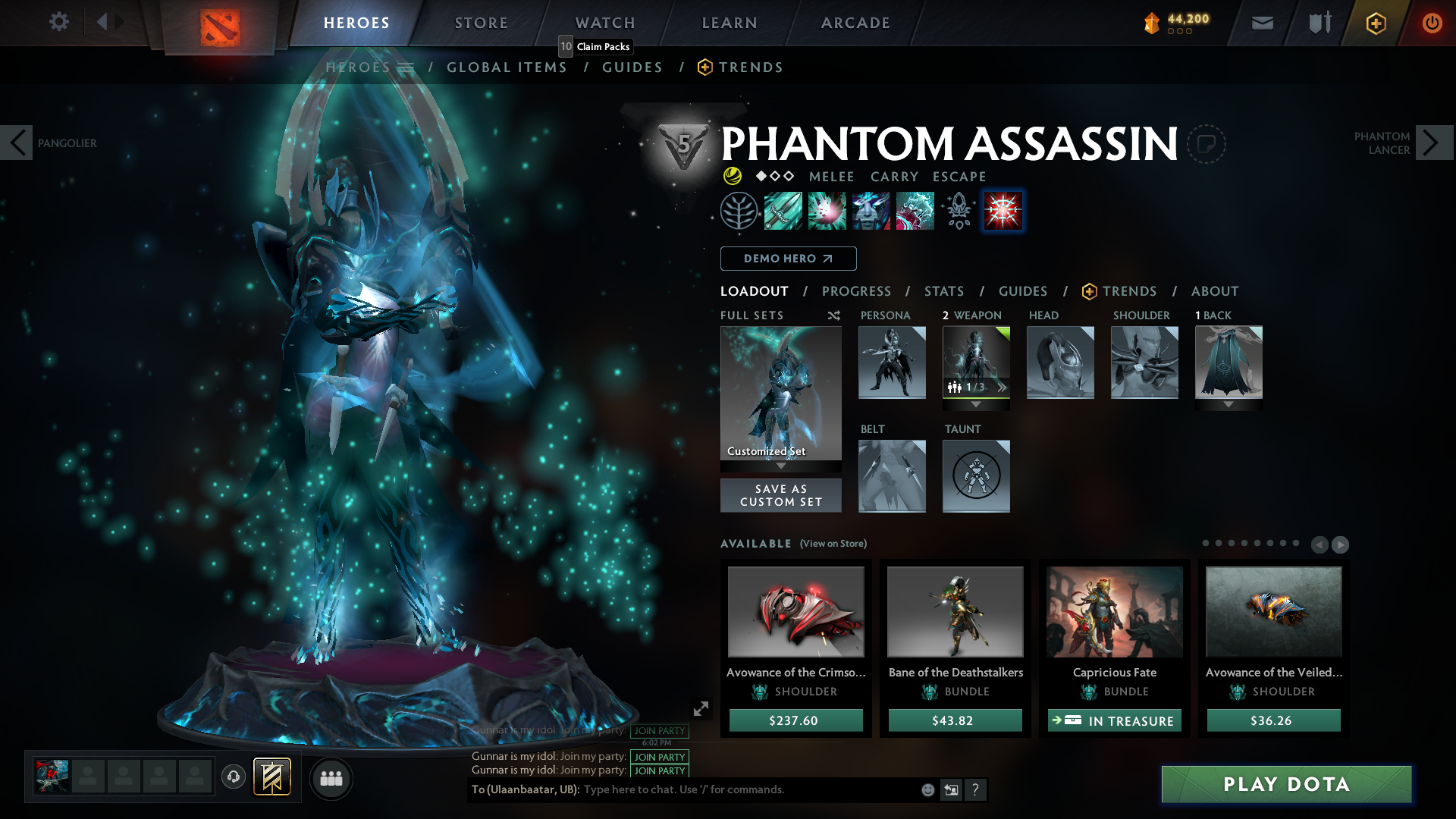The width and height of the screenshot is (1456, 819).
Task: Click the Coup de Grace ultimate icon
Action: point(1003,212)
